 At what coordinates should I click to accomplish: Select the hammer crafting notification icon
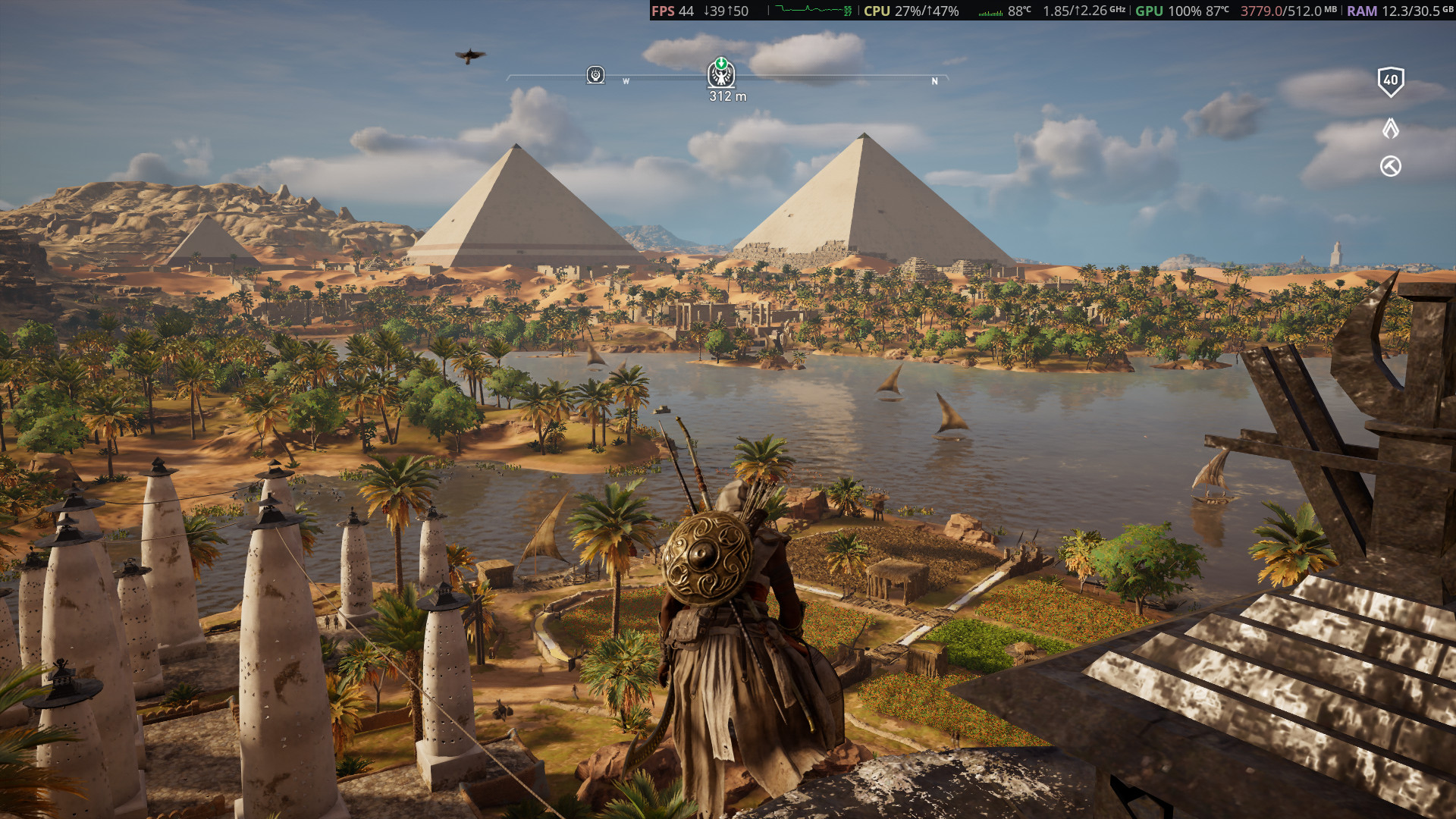coord(1390,166)
